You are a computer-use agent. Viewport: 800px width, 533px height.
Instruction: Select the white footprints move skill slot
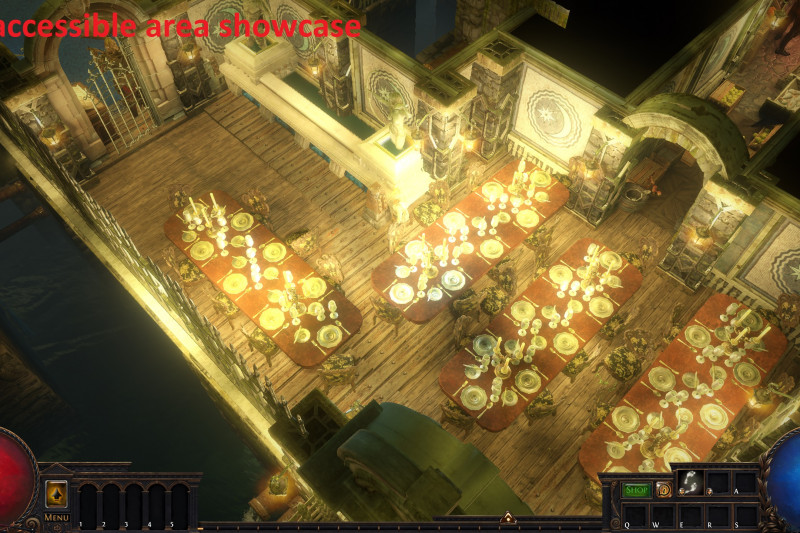tap(690, 484)
